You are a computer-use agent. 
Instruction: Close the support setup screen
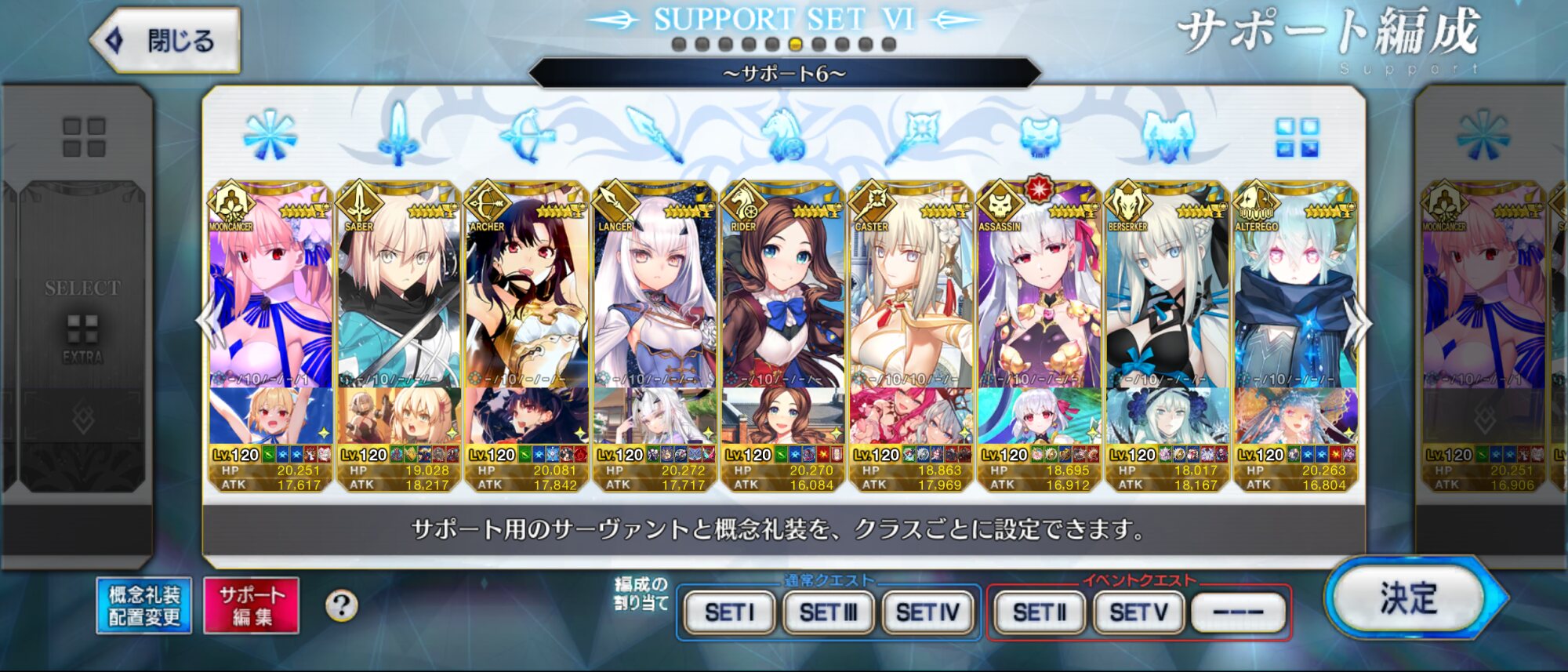tap(166, 40)
